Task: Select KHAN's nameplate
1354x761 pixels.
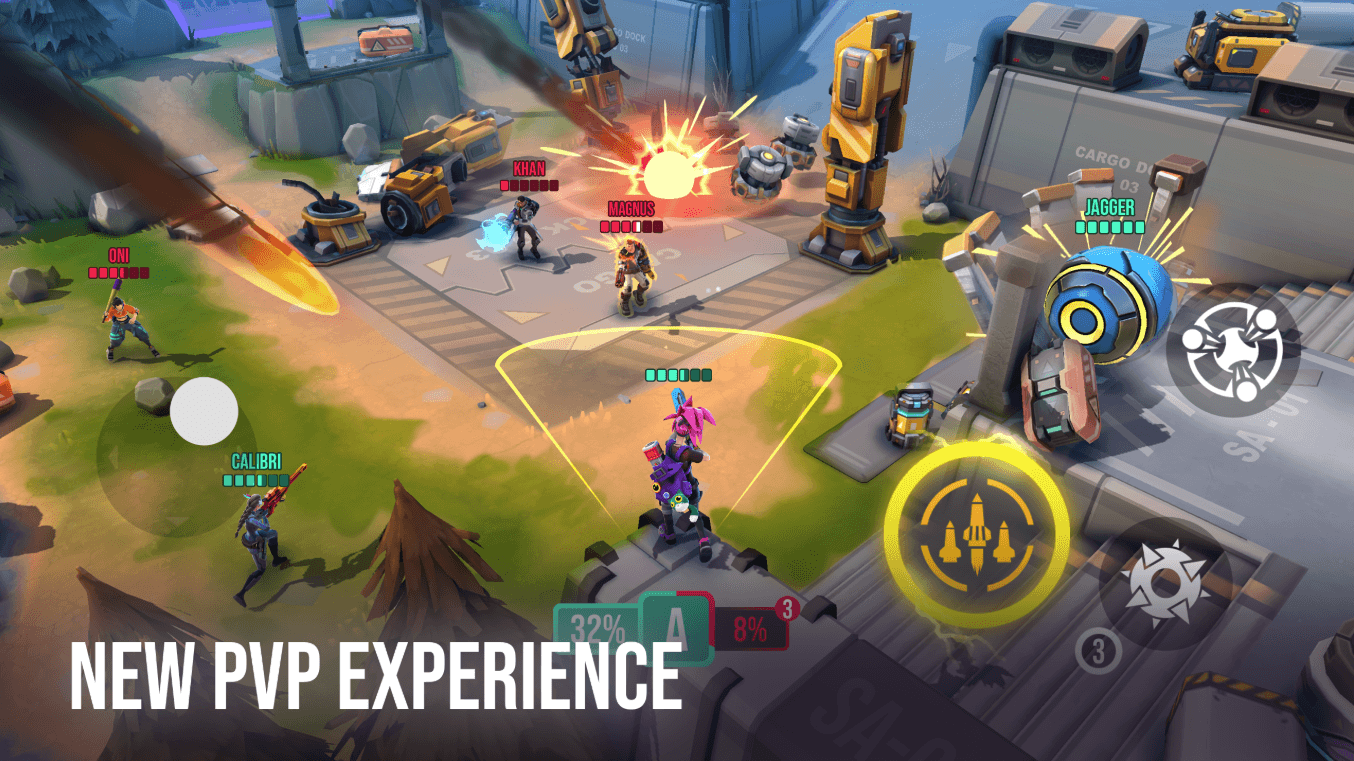Action: pyautogui.click(x=527, y=172)
